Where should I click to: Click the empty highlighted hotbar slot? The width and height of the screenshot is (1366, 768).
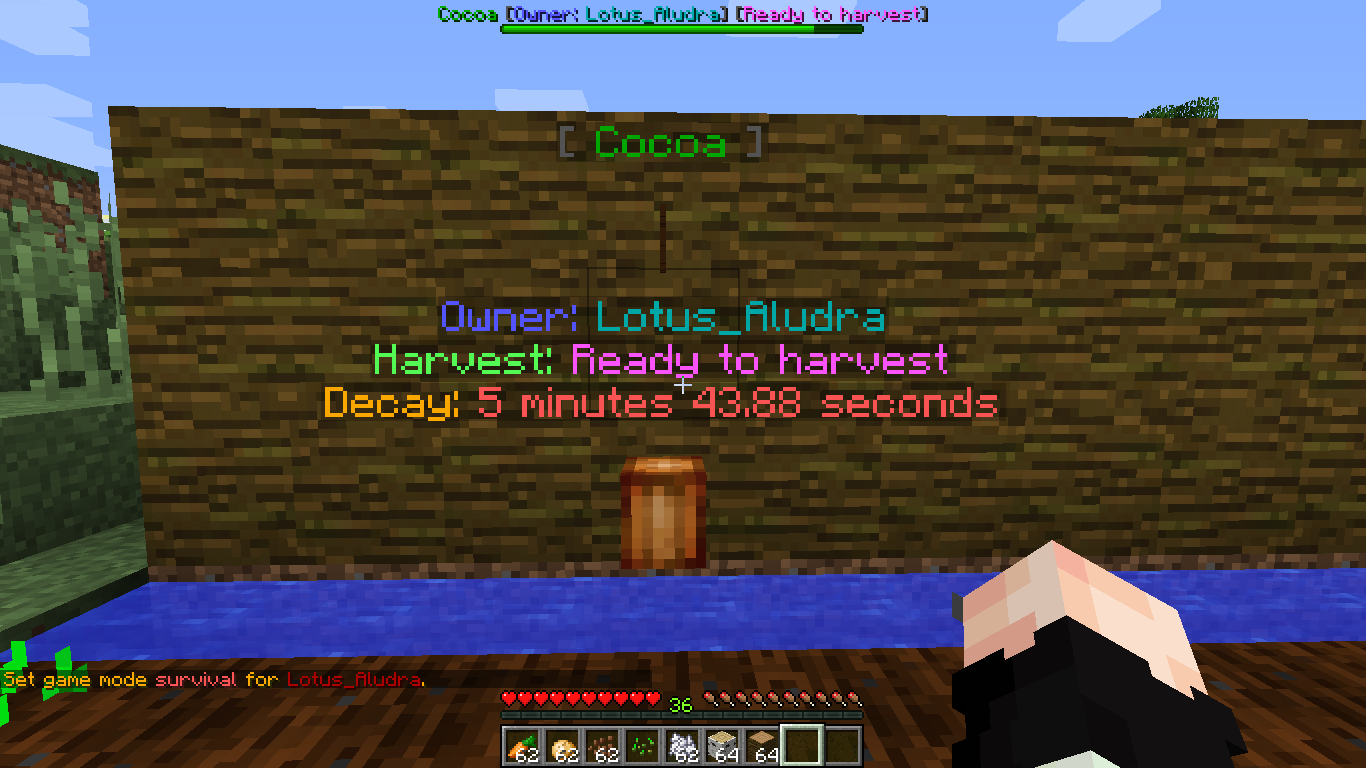(802, 747)
